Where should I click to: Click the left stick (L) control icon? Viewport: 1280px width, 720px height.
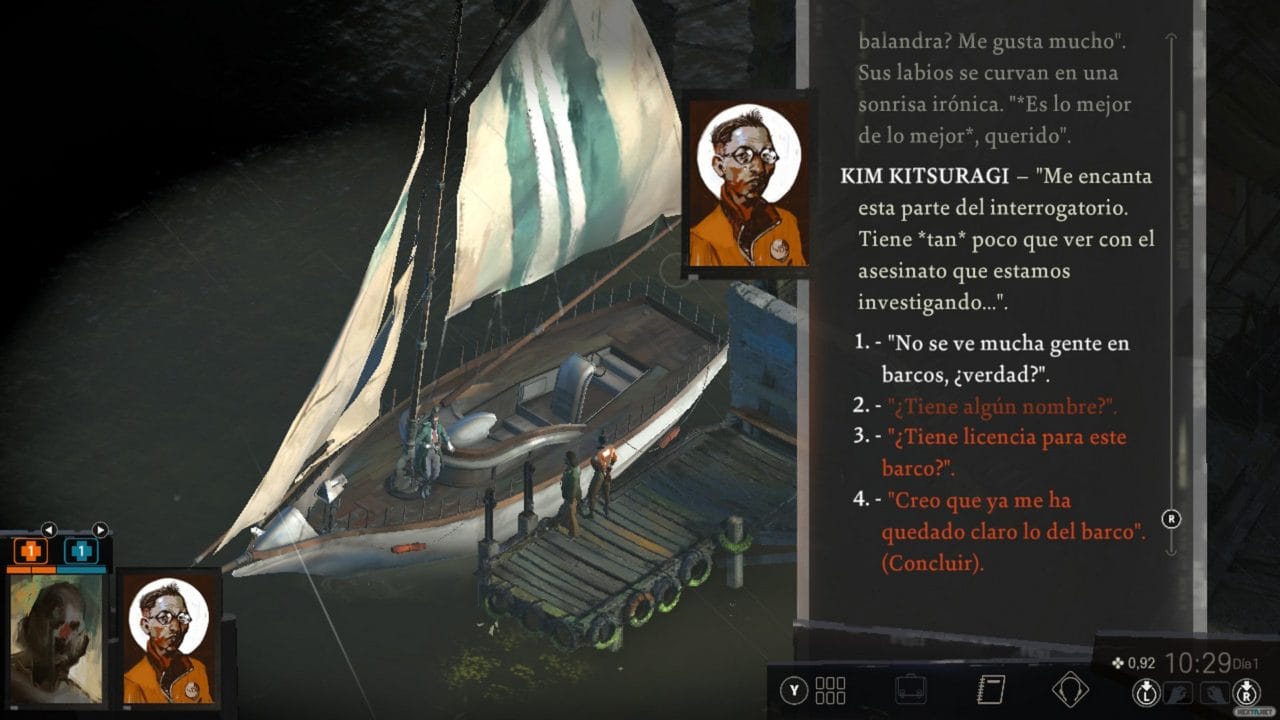[x=1146, y=692]
